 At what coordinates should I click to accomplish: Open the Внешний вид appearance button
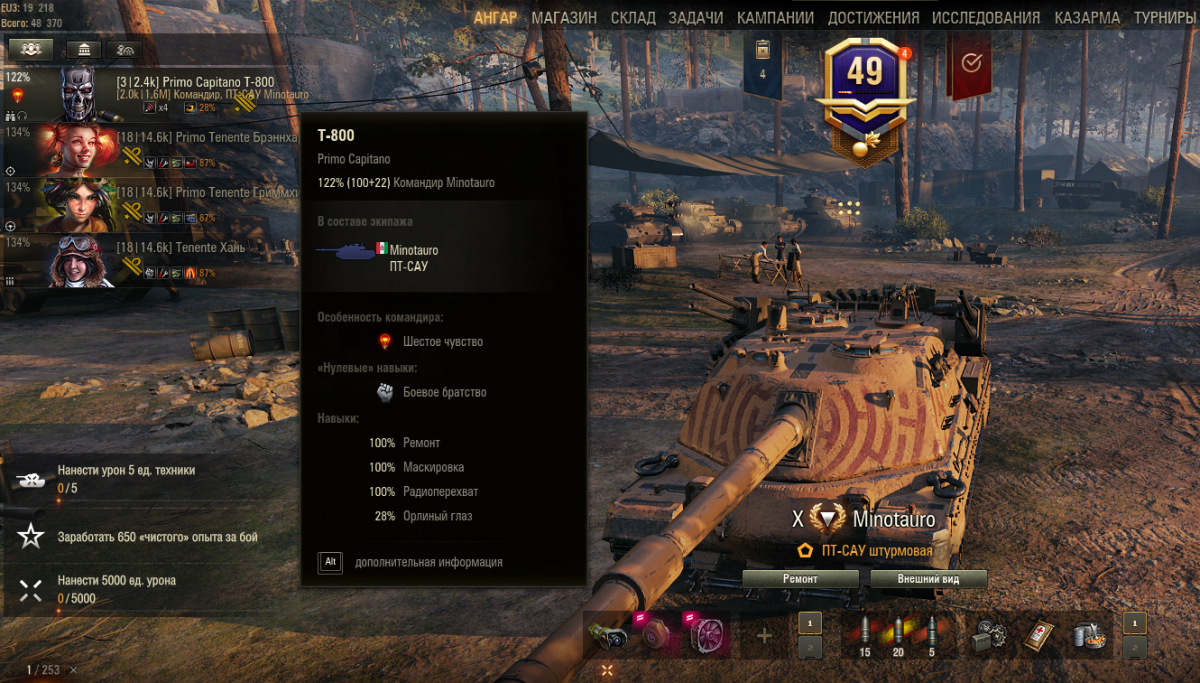click(928, 579)
